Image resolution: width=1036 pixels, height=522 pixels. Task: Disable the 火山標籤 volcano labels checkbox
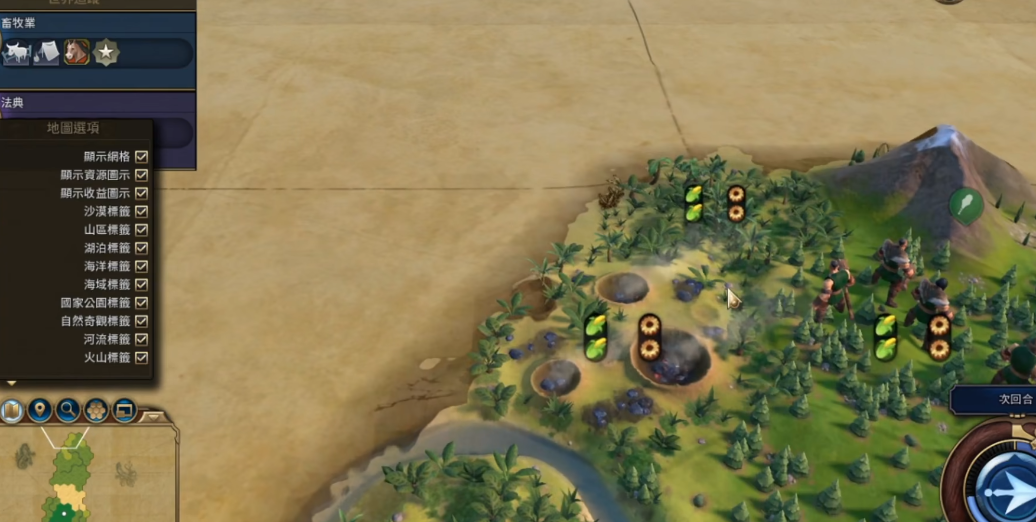(141, 358)
